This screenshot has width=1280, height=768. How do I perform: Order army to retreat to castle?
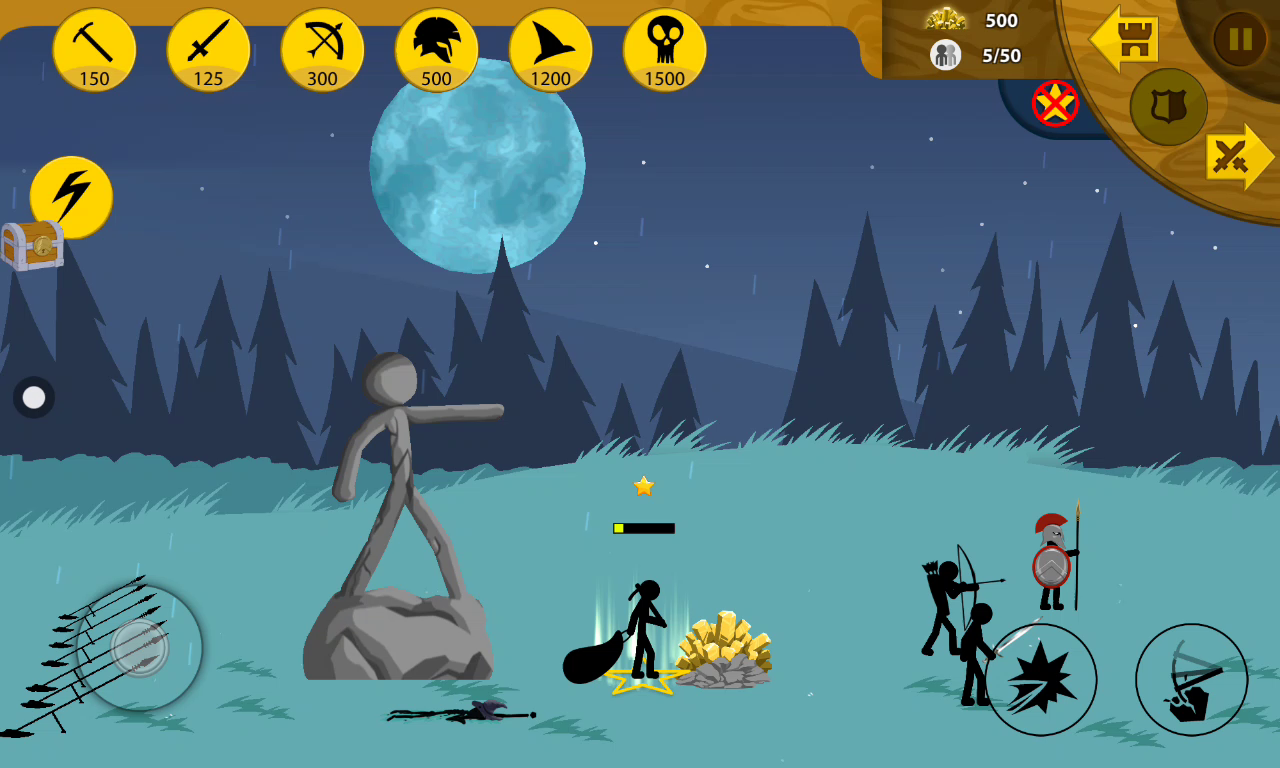1125,40
